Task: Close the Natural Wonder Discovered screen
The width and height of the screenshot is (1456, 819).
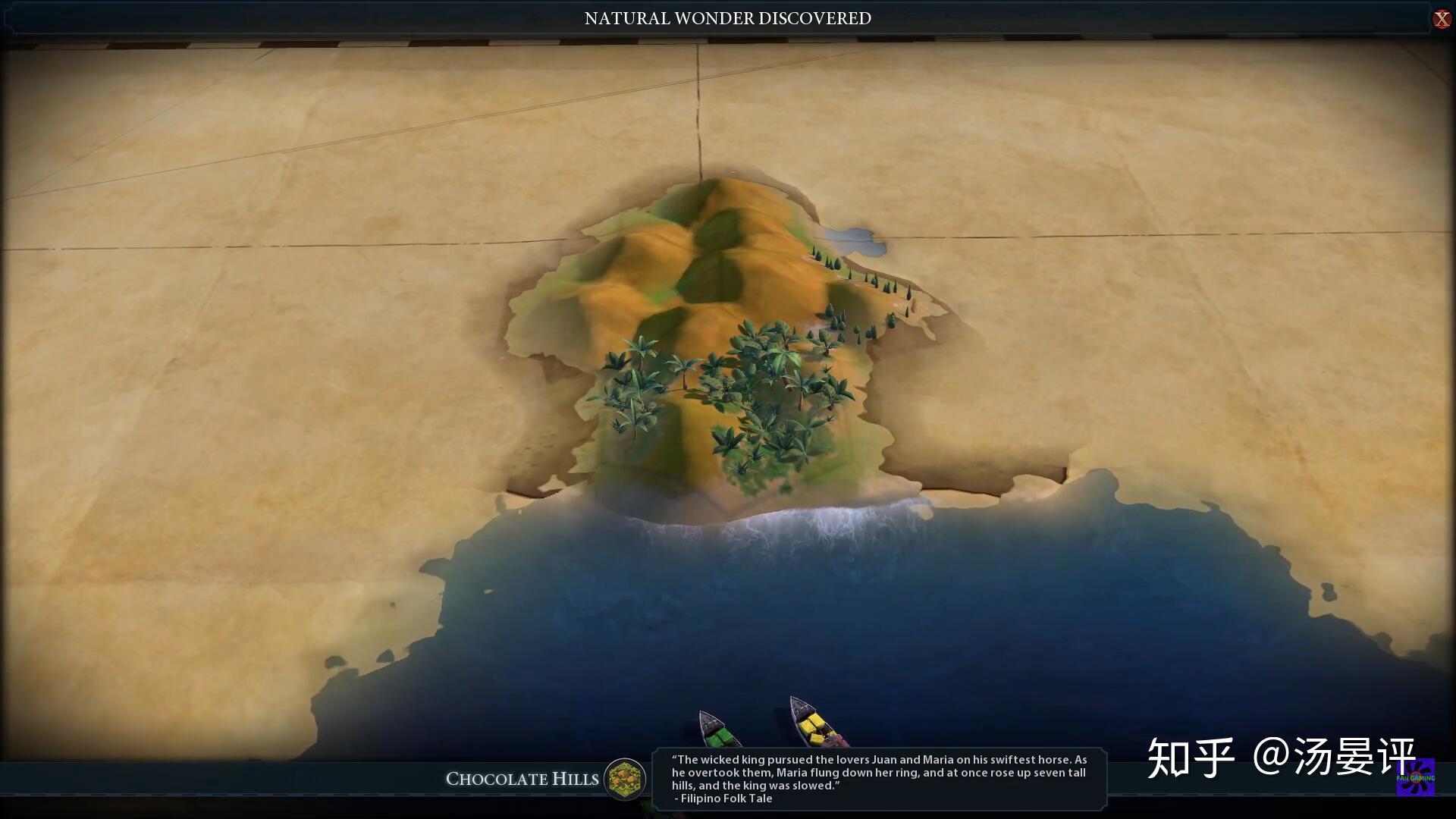Action: click(x=1441, y=19)
